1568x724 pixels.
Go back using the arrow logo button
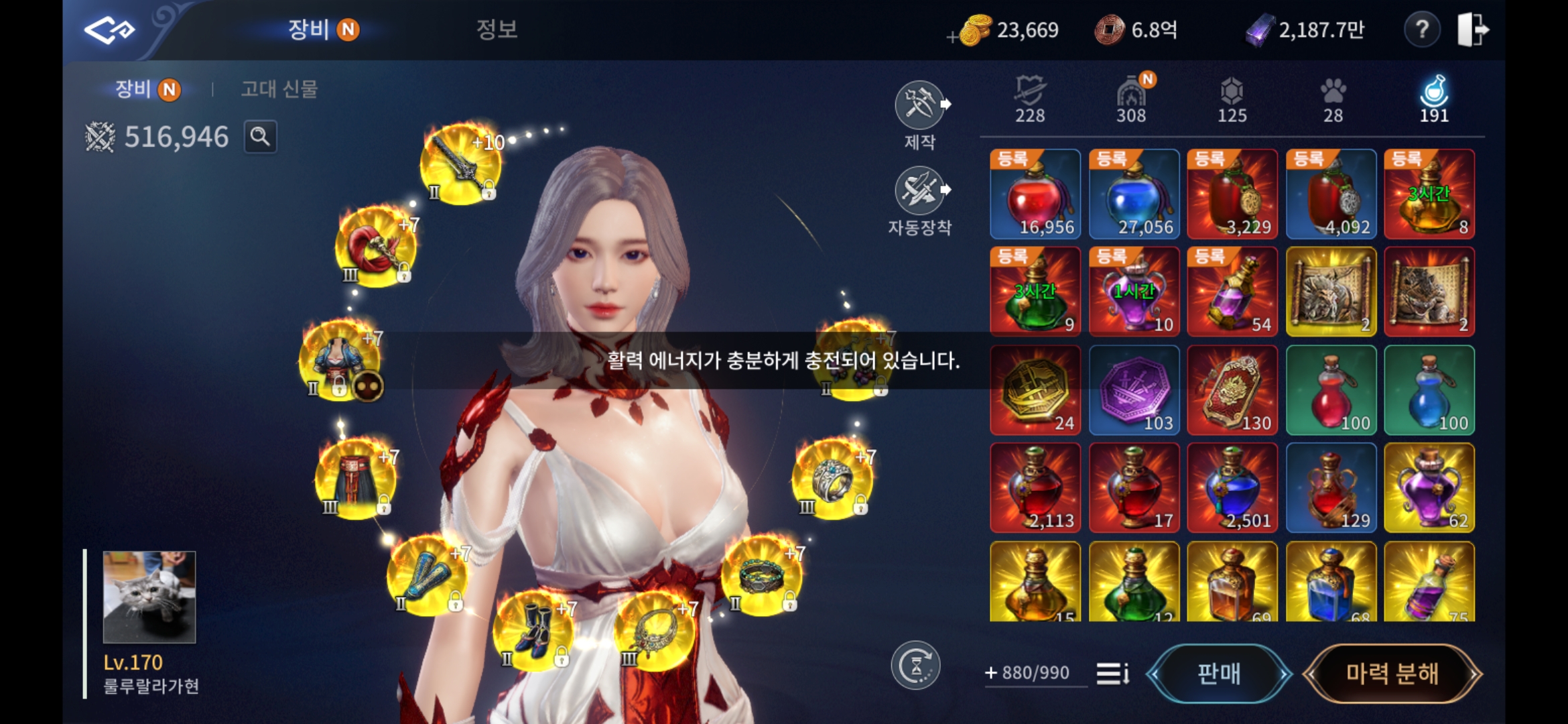click(109, 30)
